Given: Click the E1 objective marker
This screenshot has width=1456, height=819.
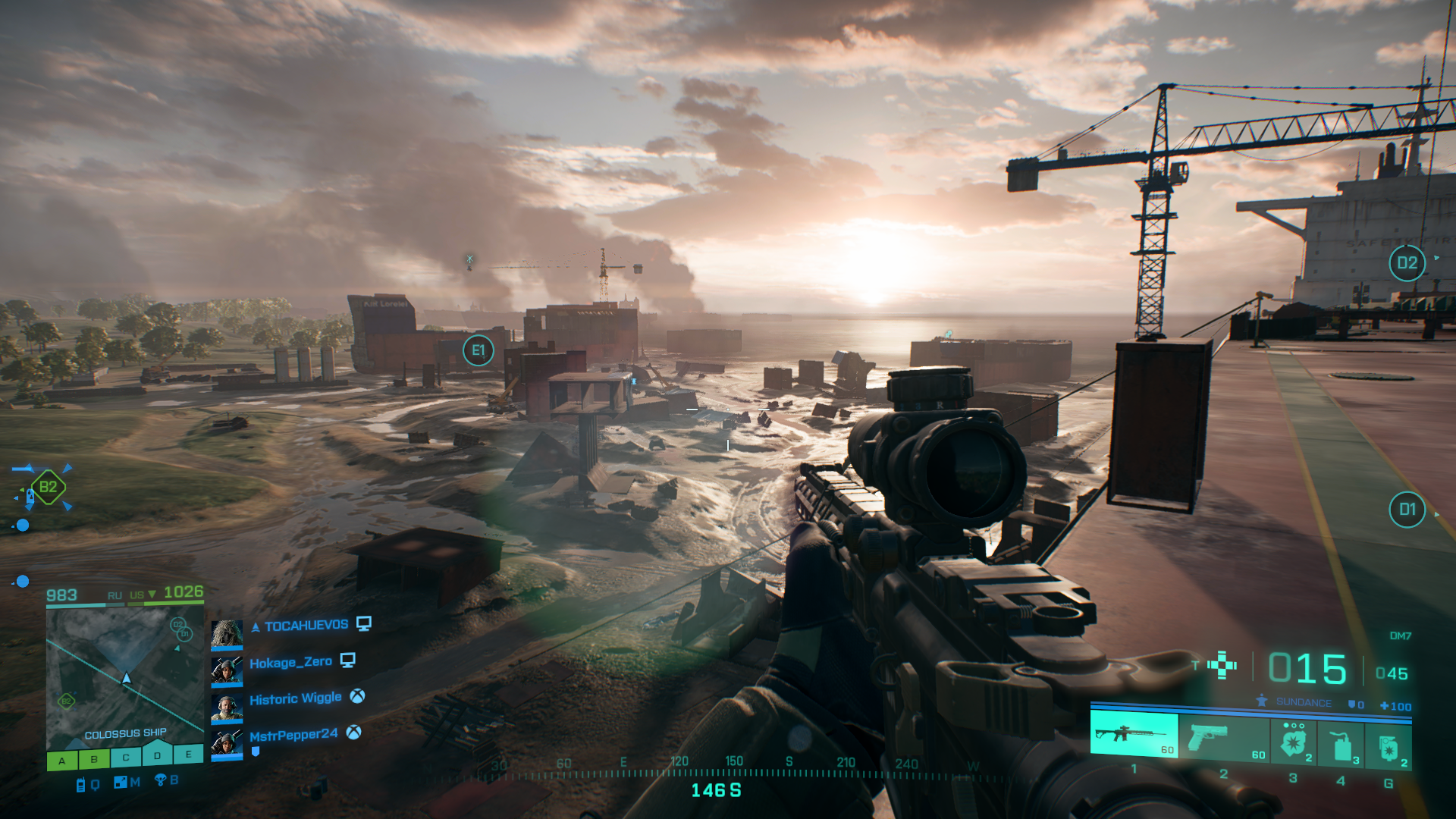Looking at the screenshot, I should tap(478, 350).
